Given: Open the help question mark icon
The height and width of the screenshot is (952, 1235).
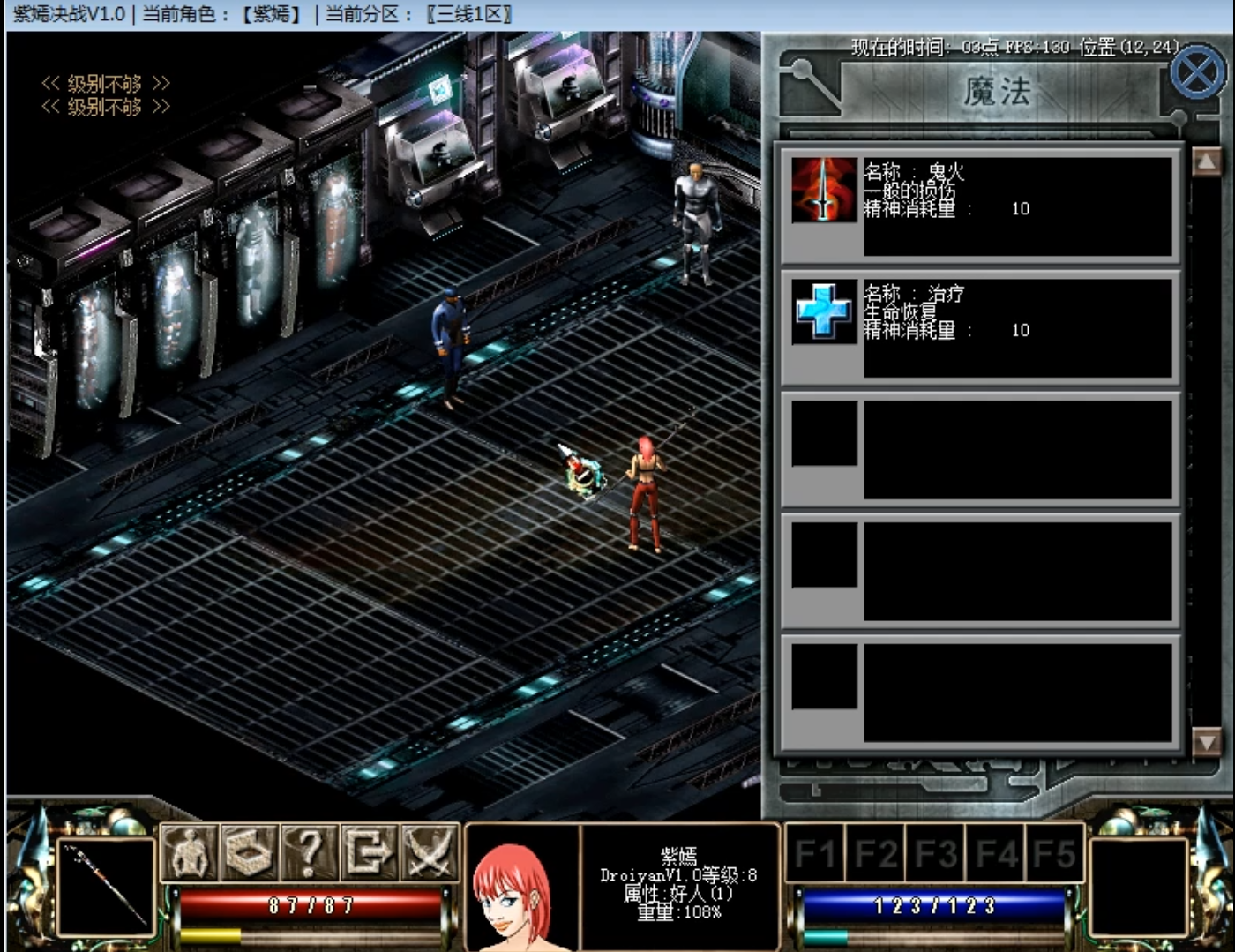Looking at the screenshot, I should point(309,852).
